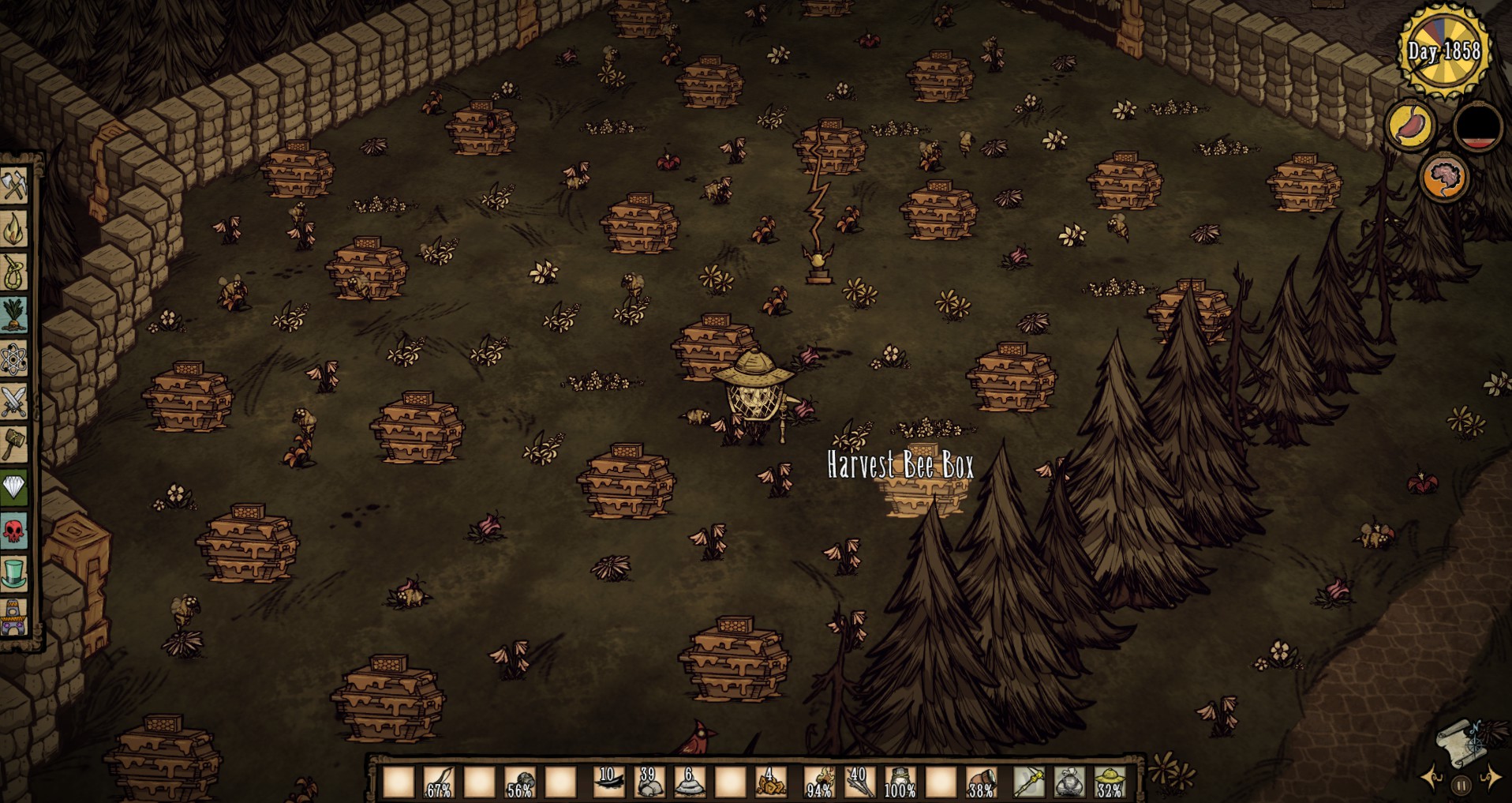Viewport: 1512px width, 803px height.
Task: Open the Tools crafting tab
Action: (14, 186)
